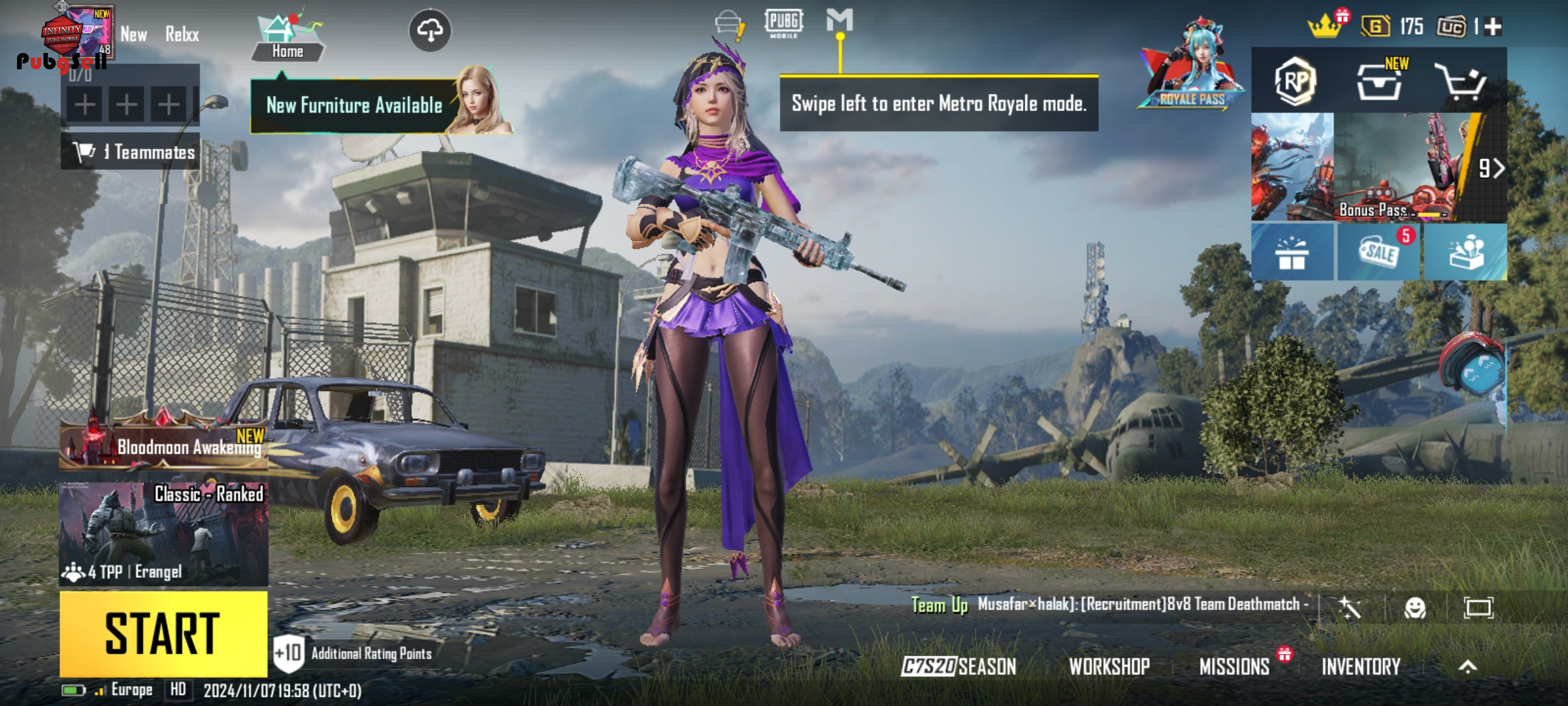This screenshot has width=1568, height=706.
Task: Expand the bottom menu arrow
Action: 1467,666
